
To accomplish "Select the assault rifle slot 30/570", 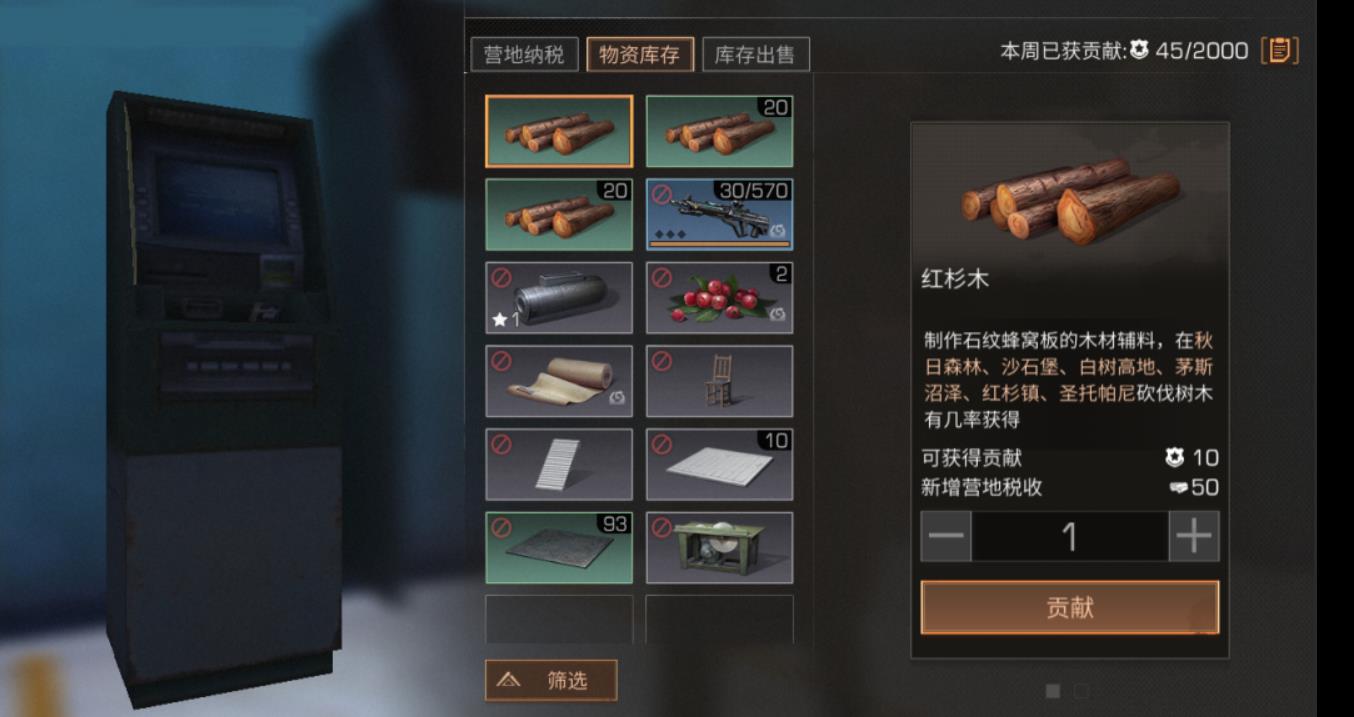I will 719,214.
